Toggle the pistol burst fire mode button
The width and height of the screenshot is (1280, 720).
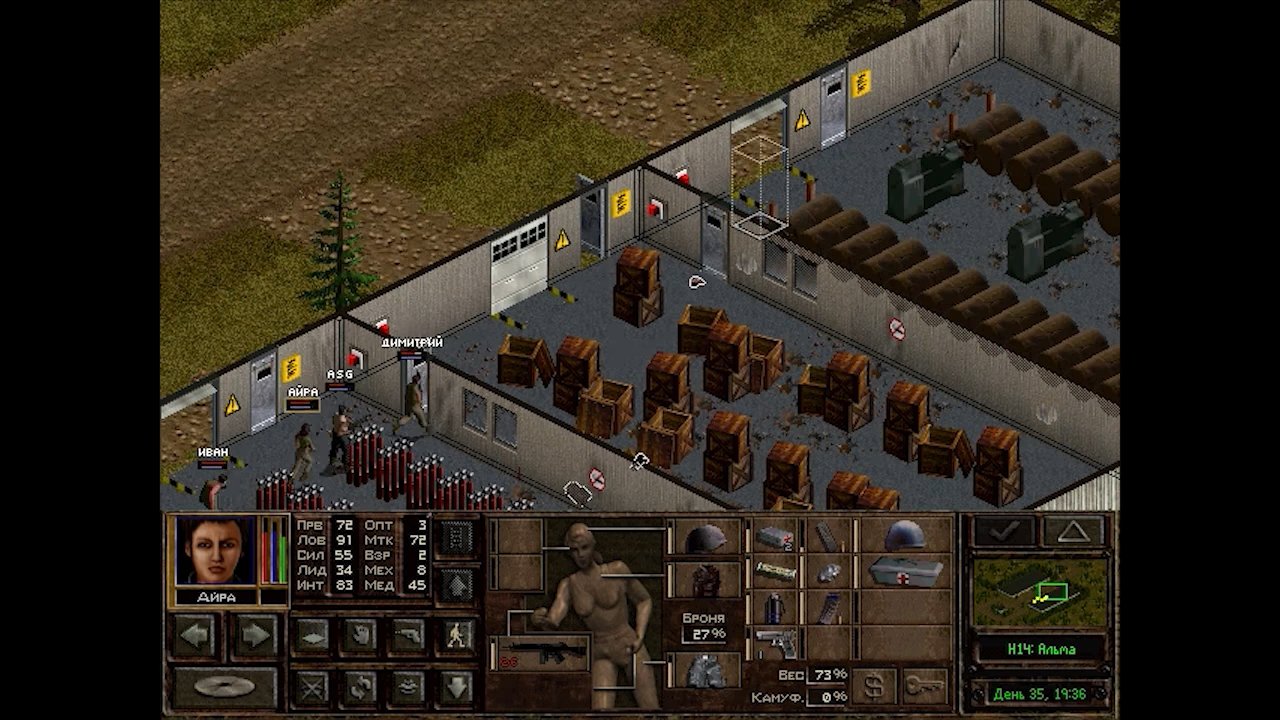pos(407,636)
